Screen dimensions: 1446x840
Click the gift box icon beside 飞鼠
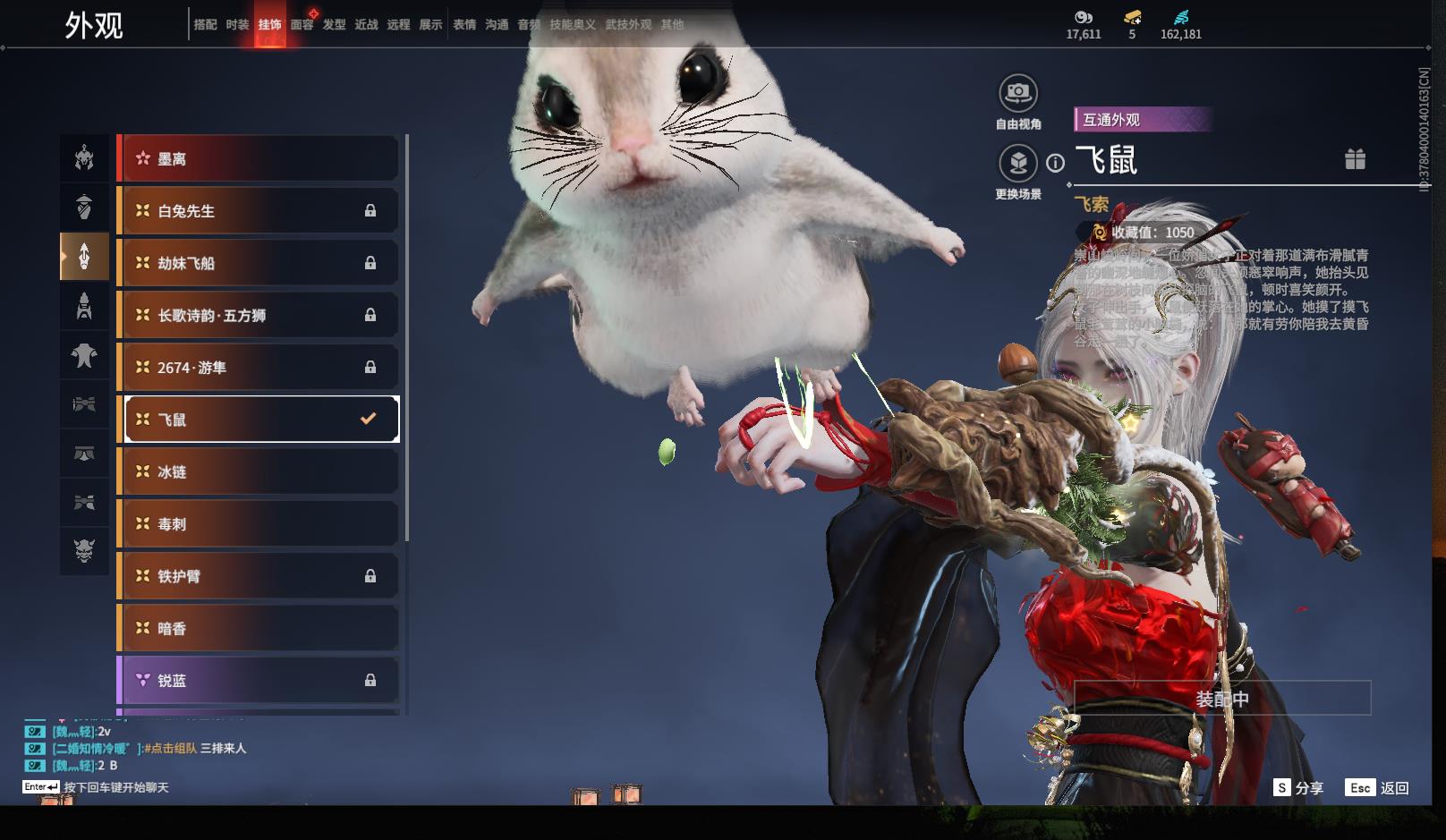(x=1355, y=159)
